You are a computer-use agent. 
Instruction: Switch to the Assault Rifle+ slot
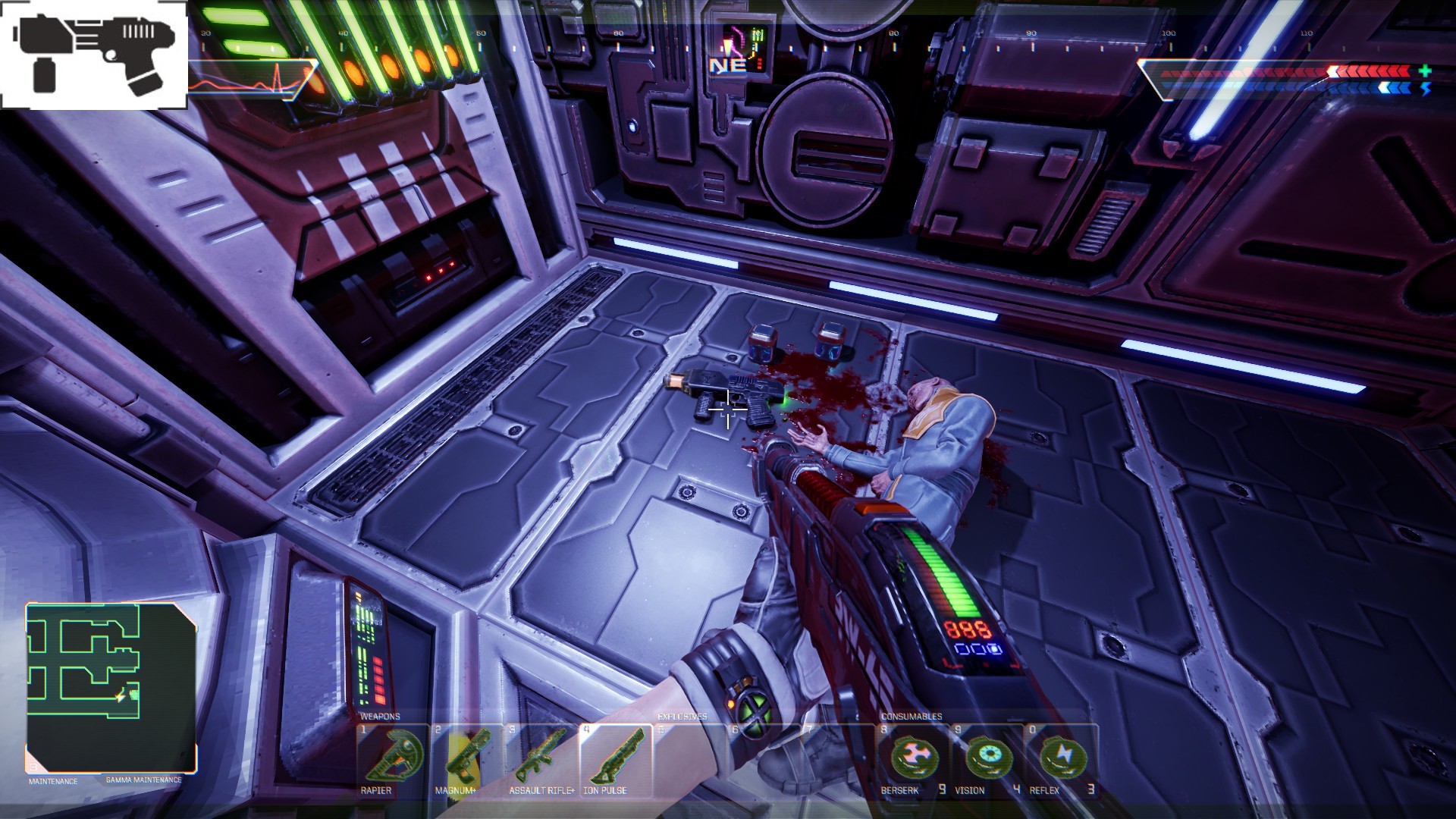pyautogui.click(x=539, y=758)
